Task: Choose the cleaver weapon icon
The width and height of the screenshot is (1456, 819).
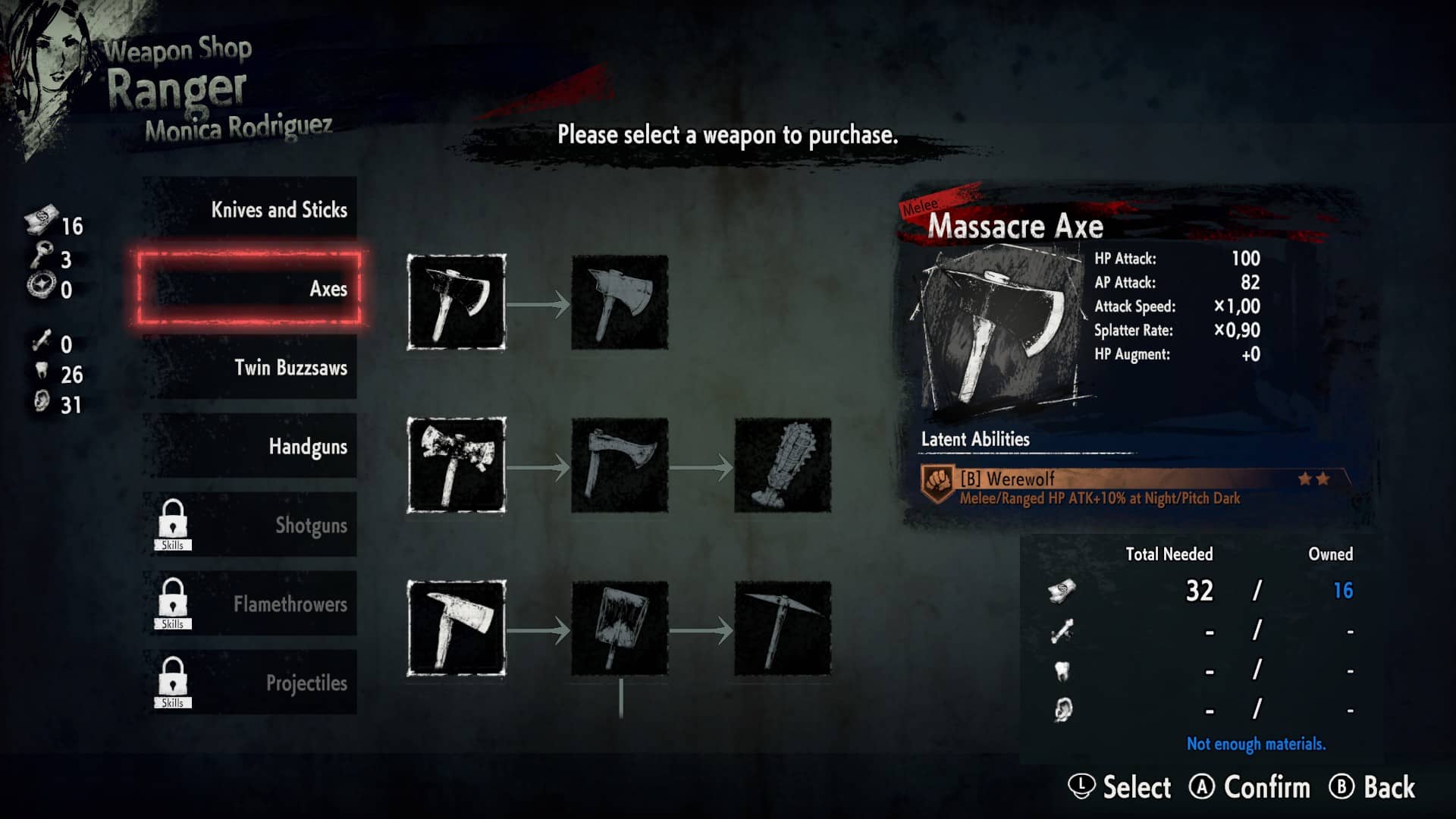Action: (620, 628)
